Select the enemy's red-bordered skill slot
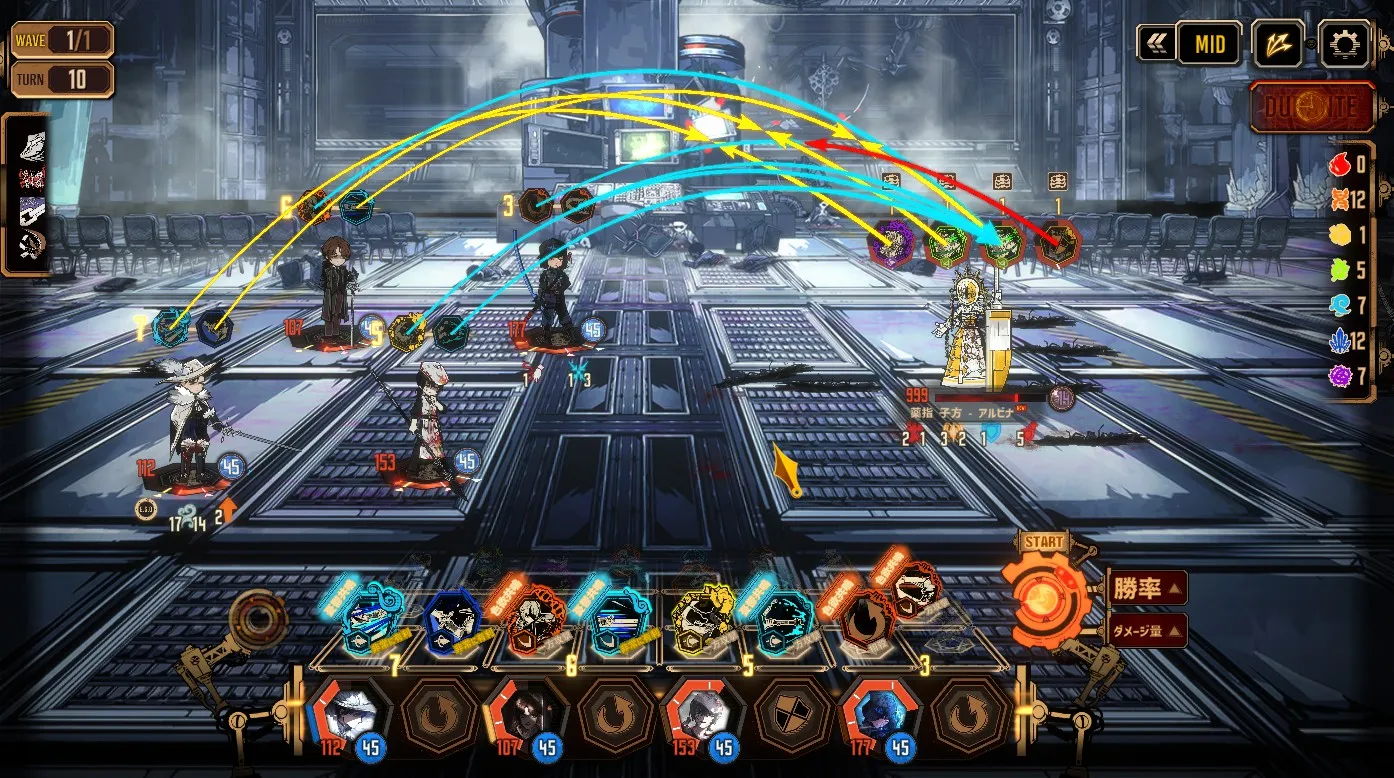Screen dimensions: 1394x778 click(1058, 242)
